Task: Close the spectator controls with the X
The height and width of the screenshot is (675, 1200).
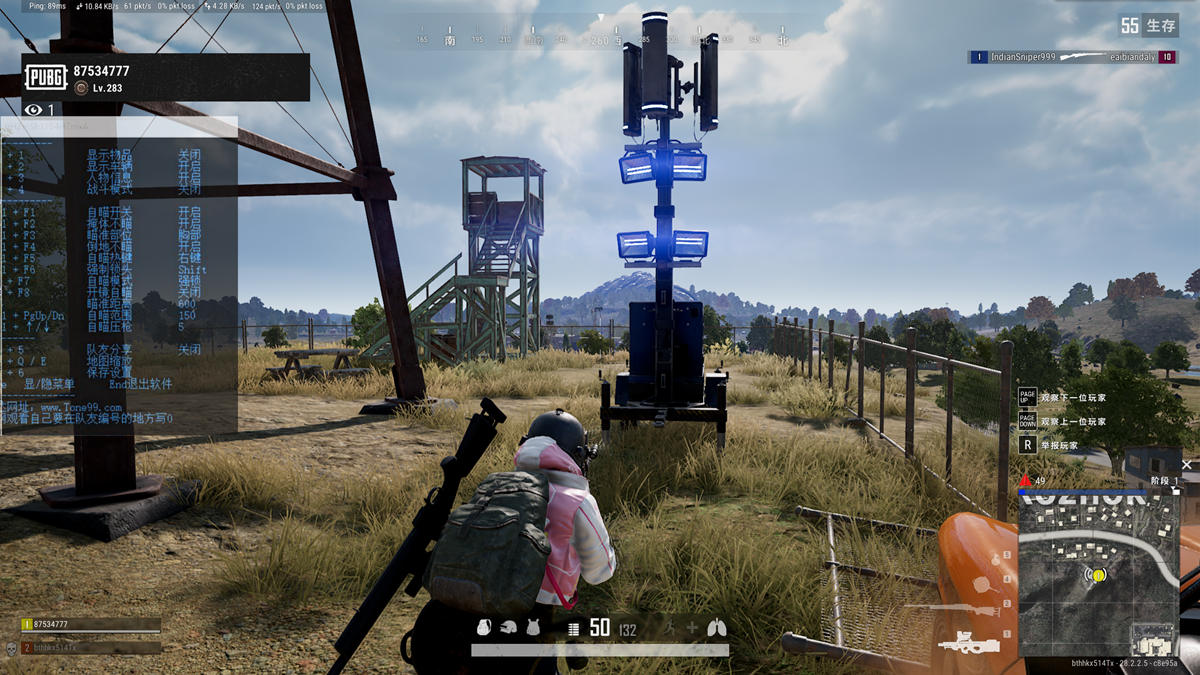Action: click(1187, 465)
